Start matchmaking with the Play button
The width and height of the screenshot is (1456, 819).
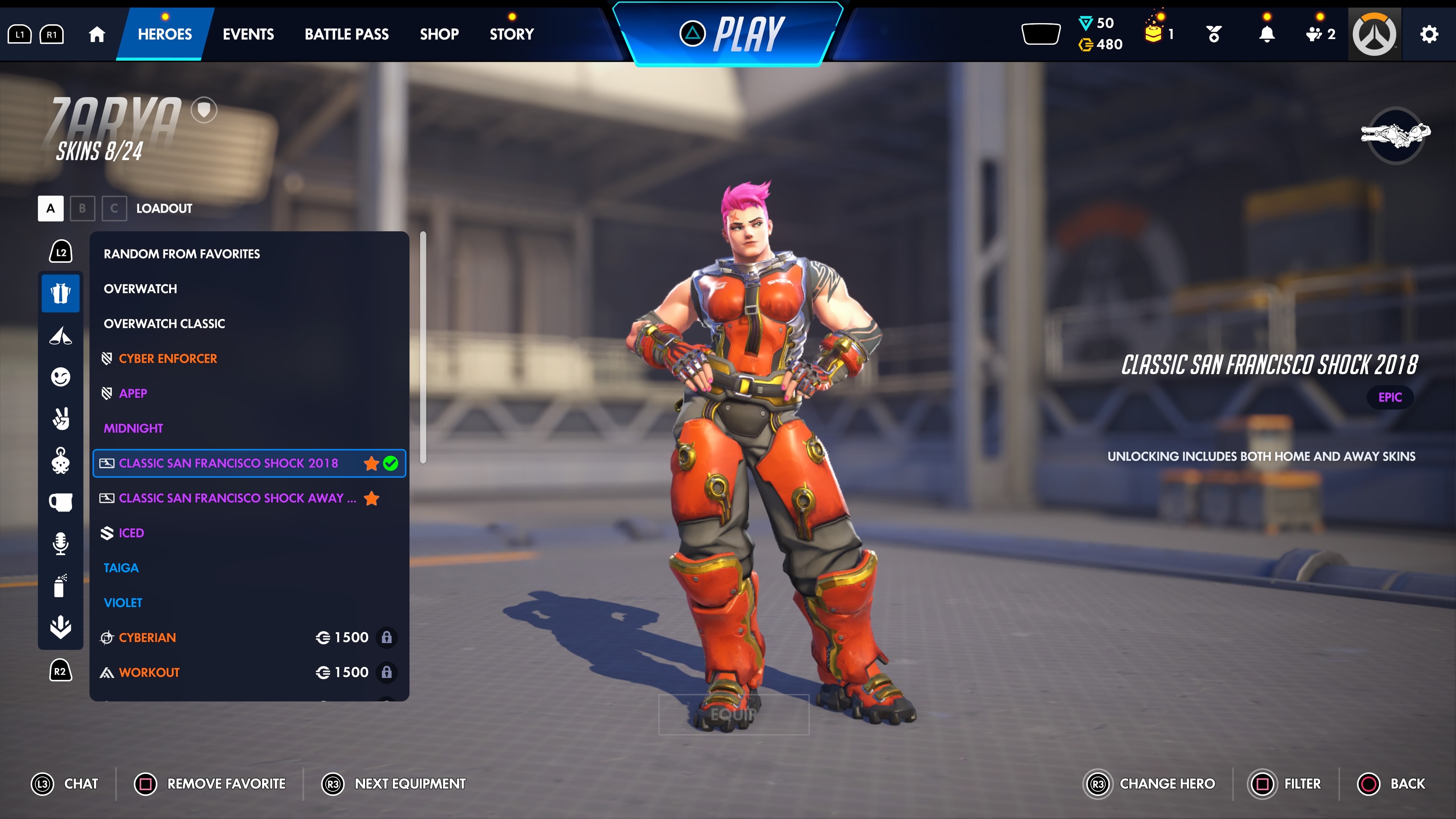pyautogui.click(x=732, y=34)
